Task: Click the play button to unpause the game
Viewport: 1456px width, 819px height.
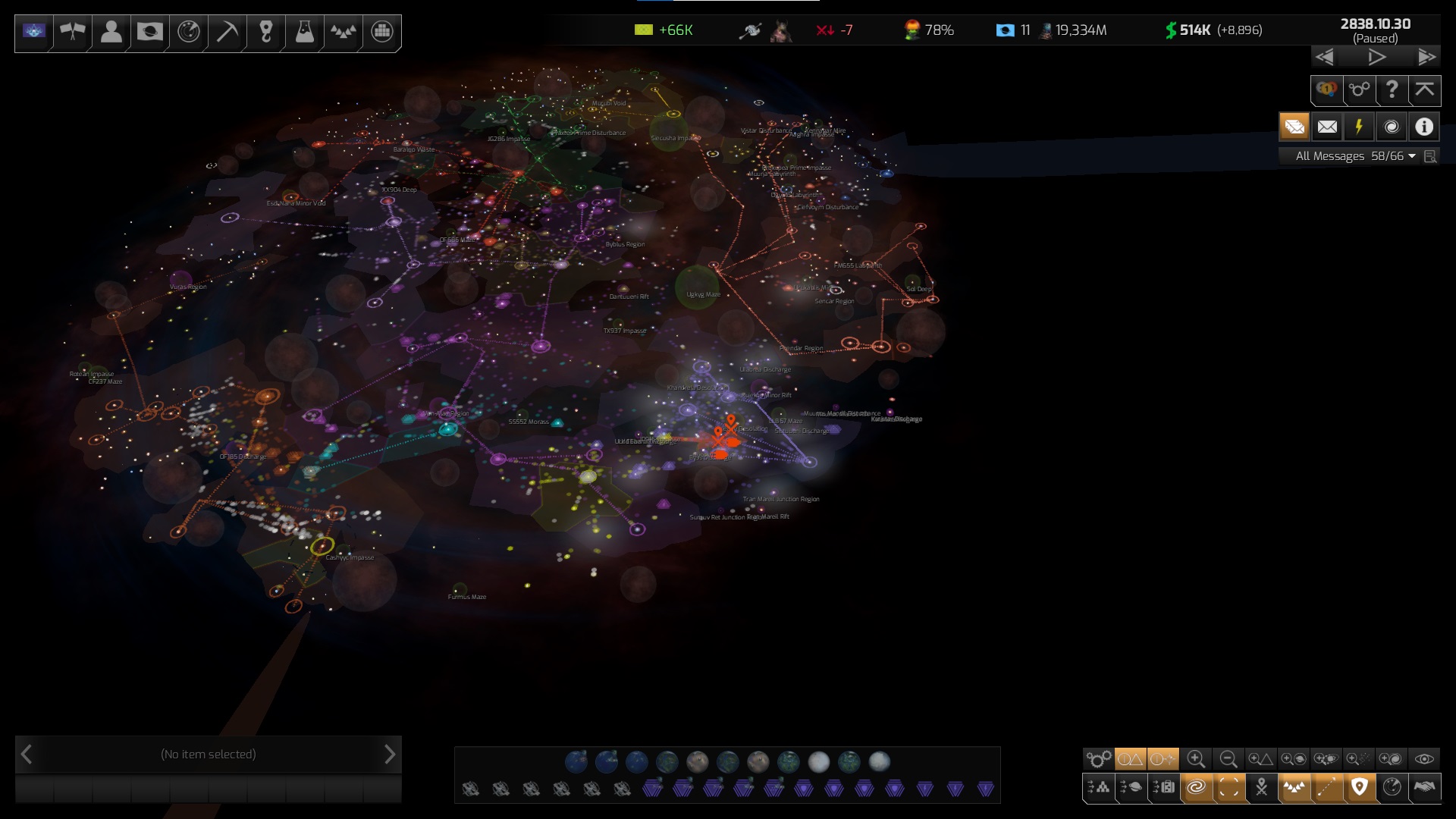Action: tap(1376, 56)
